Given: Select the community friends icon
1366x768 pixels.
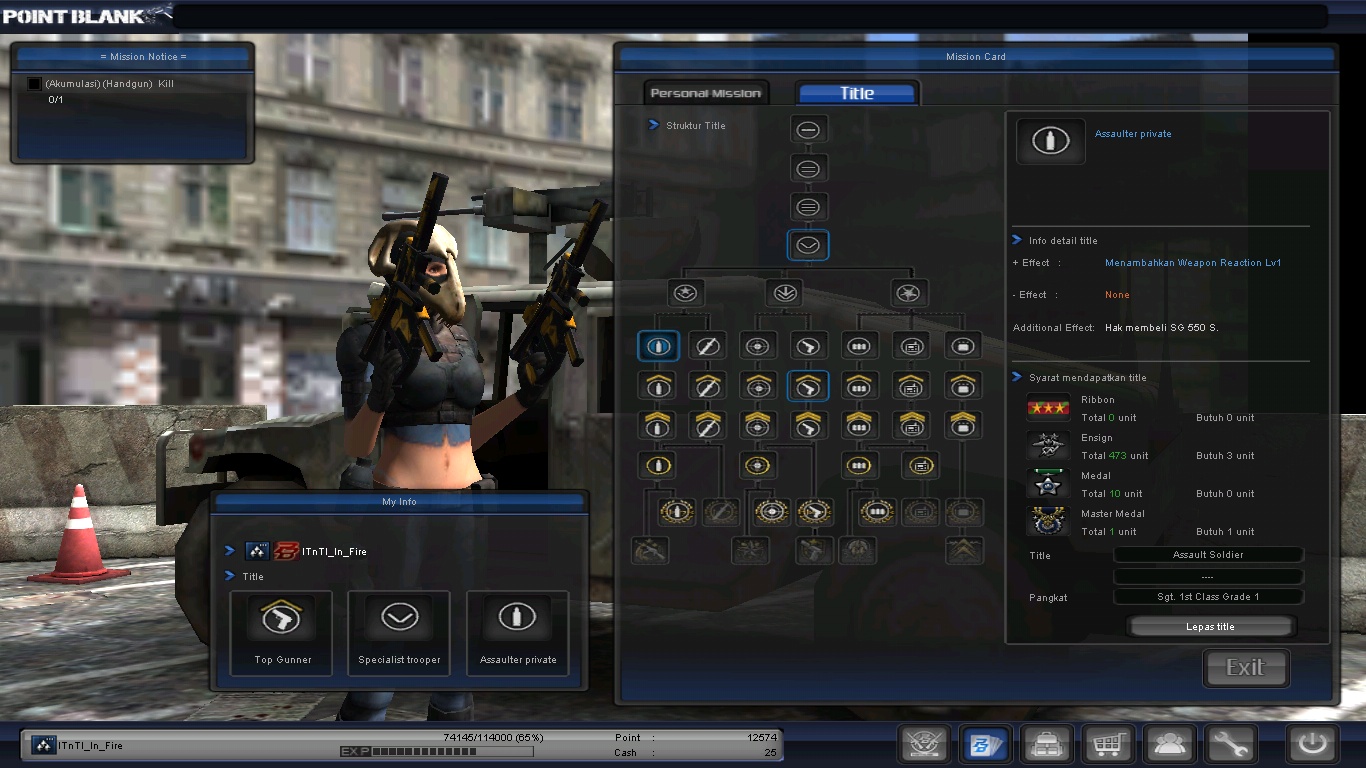Looking at the screenshot, I should (x=1170, y=744).
